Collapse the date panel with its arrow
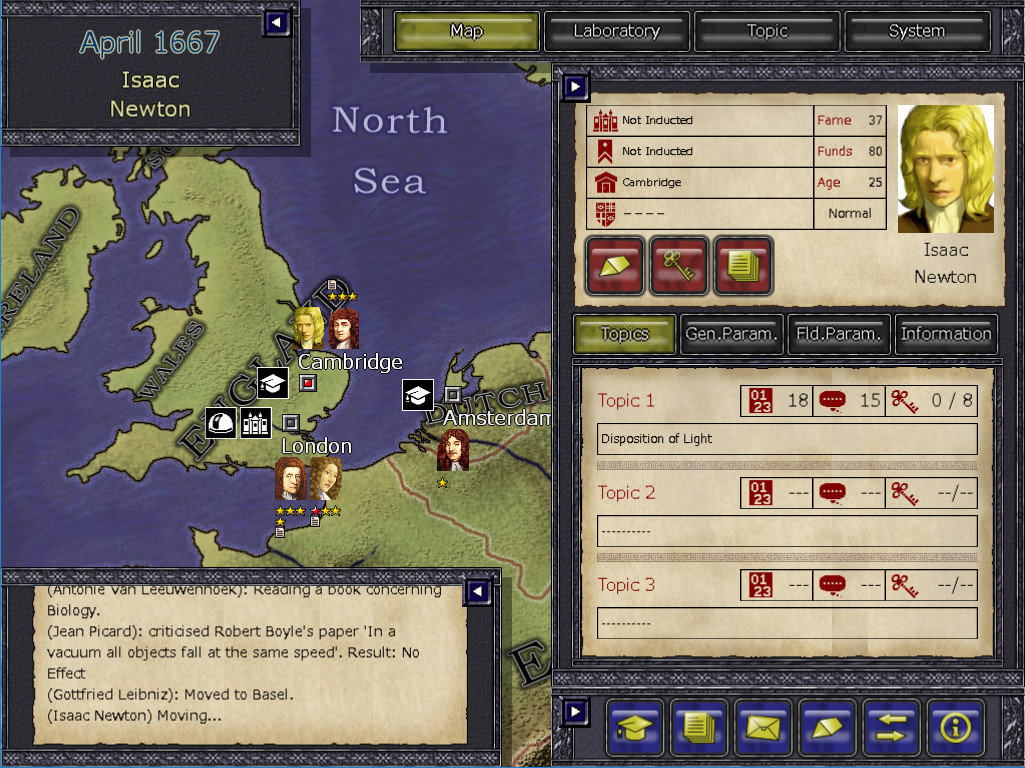Viewport: 1025px width, 768px height. coord(276,22)
